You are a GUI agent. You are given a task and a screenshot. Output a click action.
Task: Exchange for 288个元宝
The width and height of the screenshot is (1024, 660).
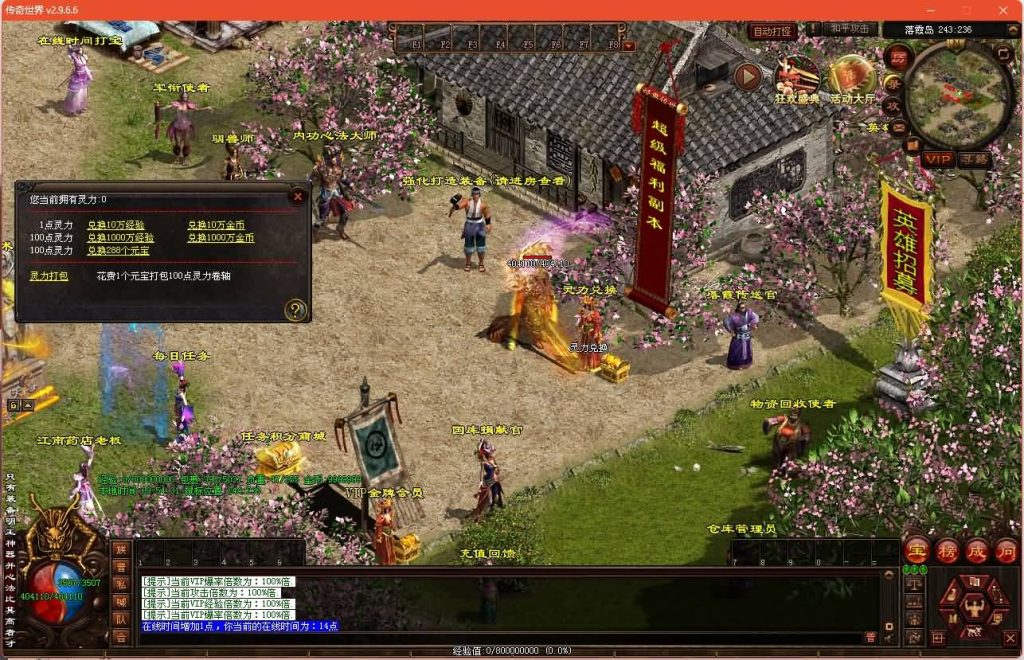click(x=116, y=250)
